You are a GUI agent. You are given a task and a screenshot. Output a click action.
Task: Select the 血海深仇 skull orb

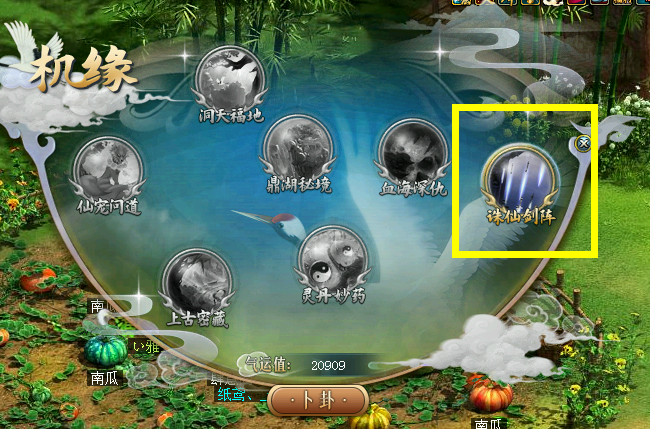coord(413,154)
